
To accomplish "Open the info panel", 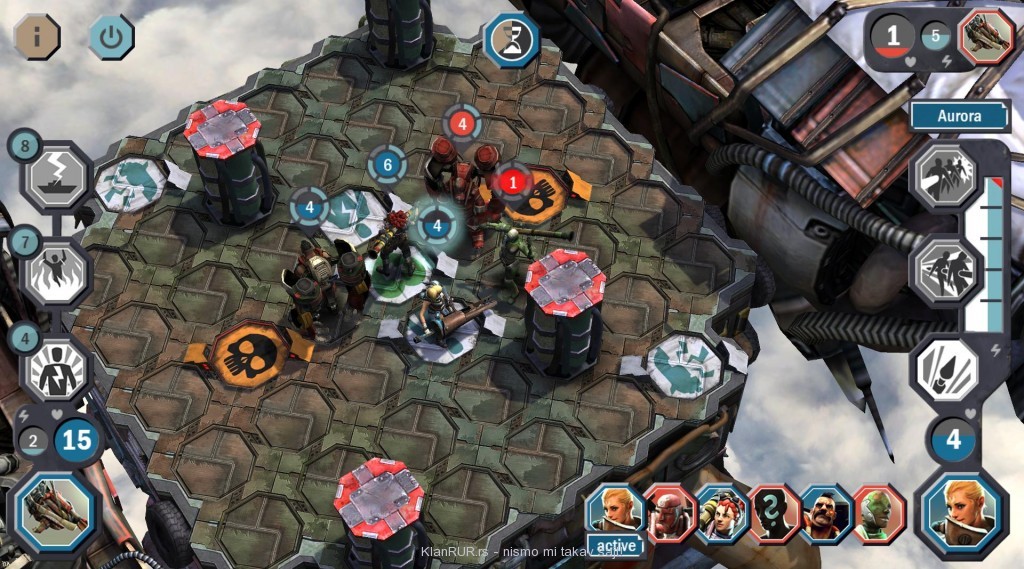I will 37,37.
